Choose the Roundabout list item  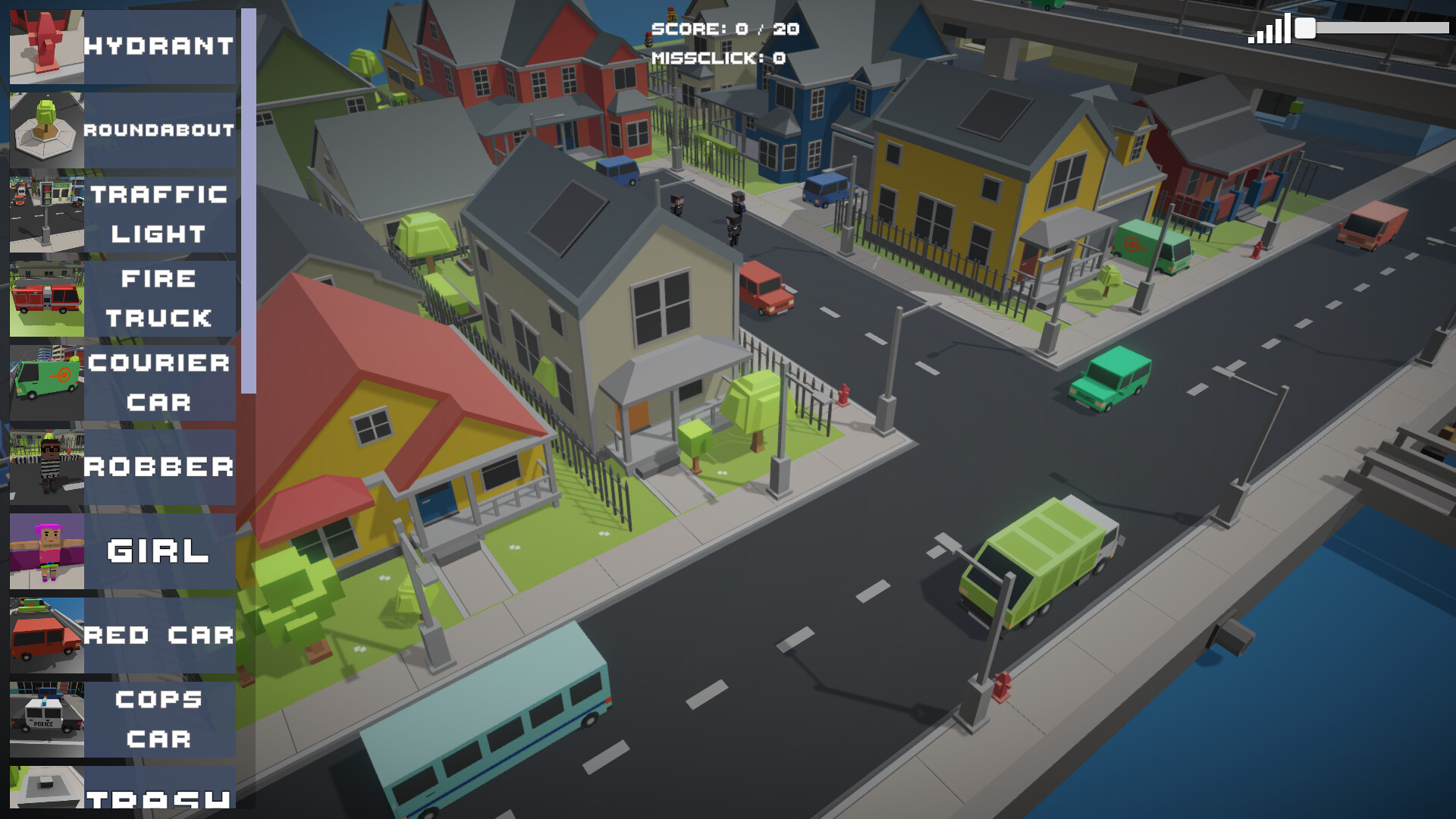point(123,130)
